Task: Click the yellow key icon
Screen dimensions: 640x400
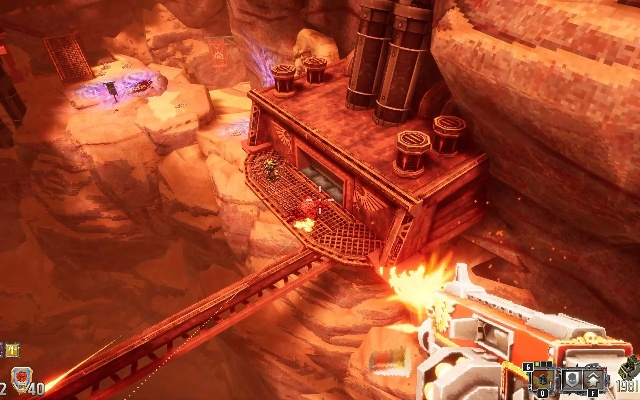Action: click(x=12, y=349)
